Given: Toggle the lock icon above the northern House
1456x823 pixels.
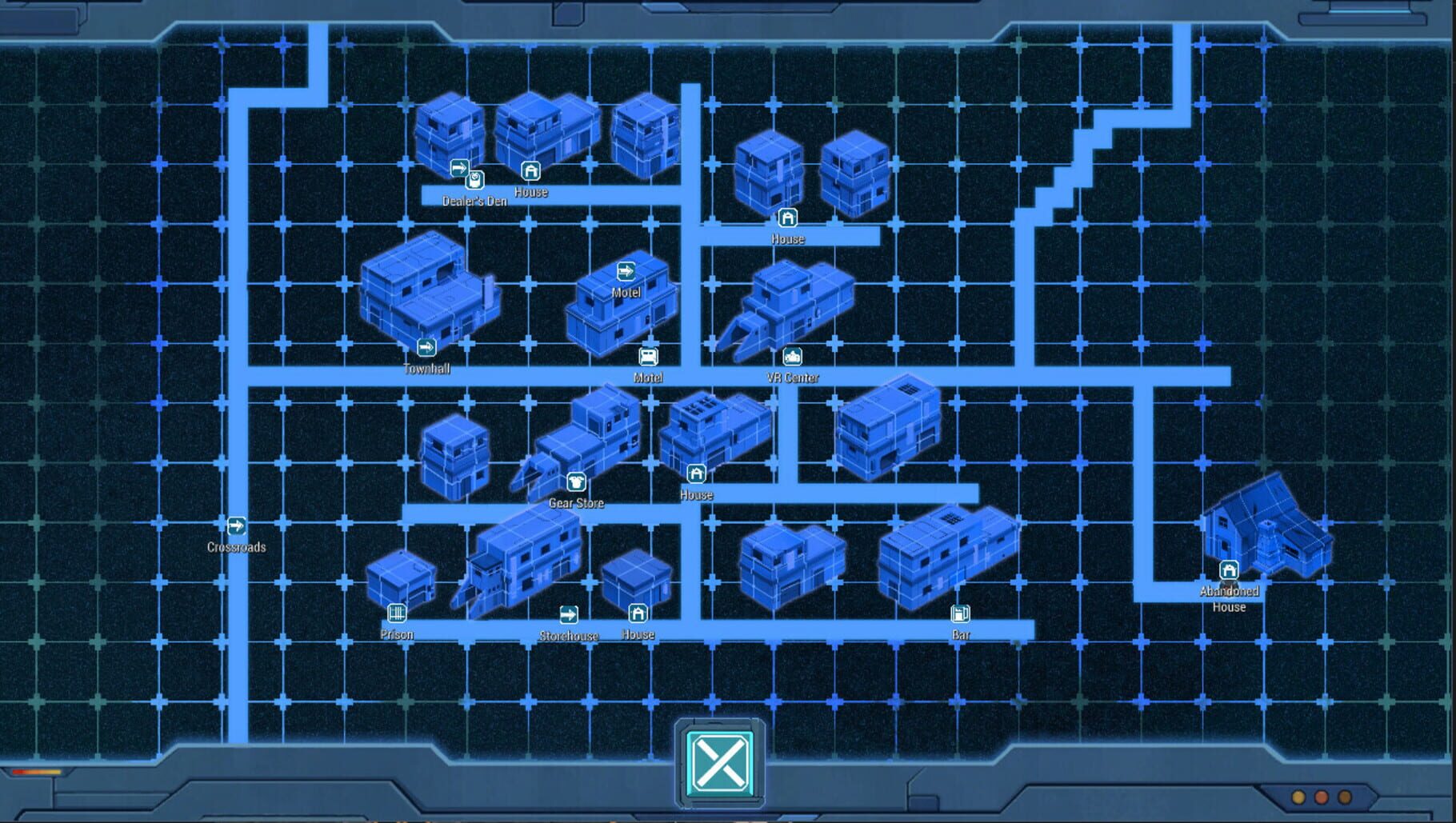Looking at the screenshot, I should click(788, 217).
